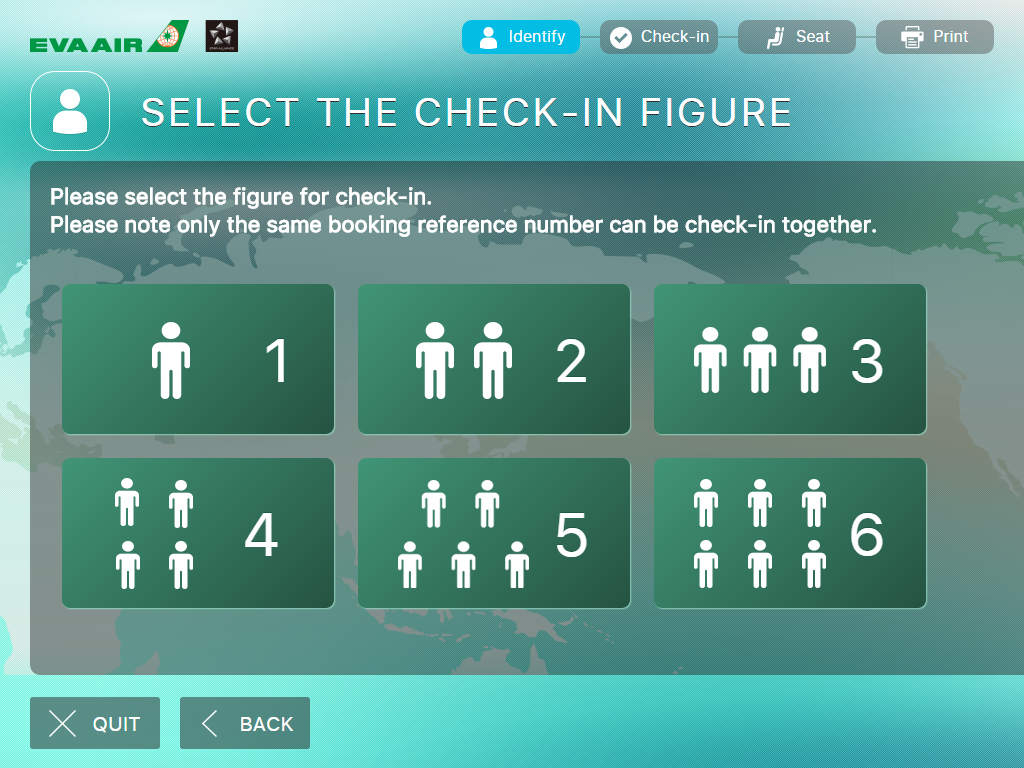Click the Identify step indicator

520,37
